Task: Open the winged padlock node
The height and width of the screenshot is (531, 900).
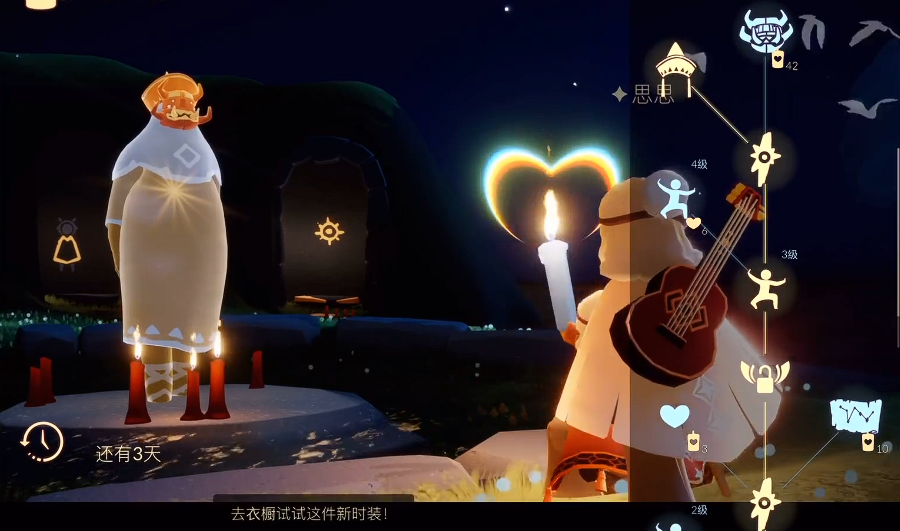Action: click(x=765, y=376)
